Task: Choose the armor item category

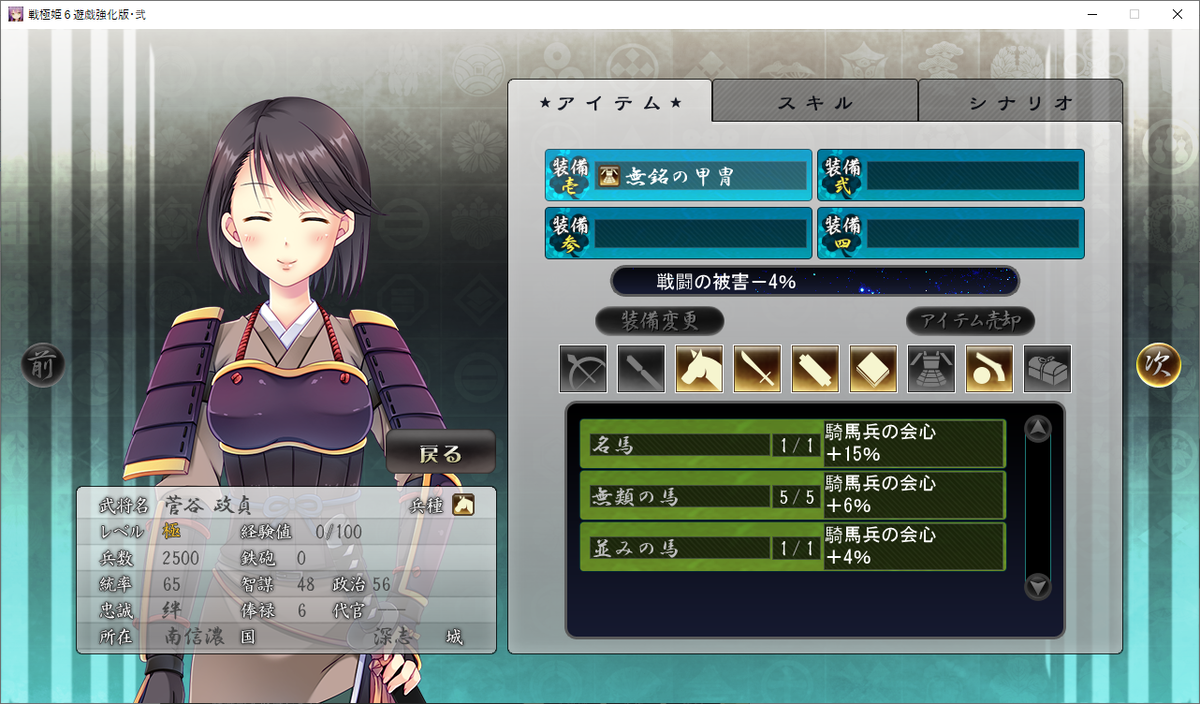Action: (931, 369)
